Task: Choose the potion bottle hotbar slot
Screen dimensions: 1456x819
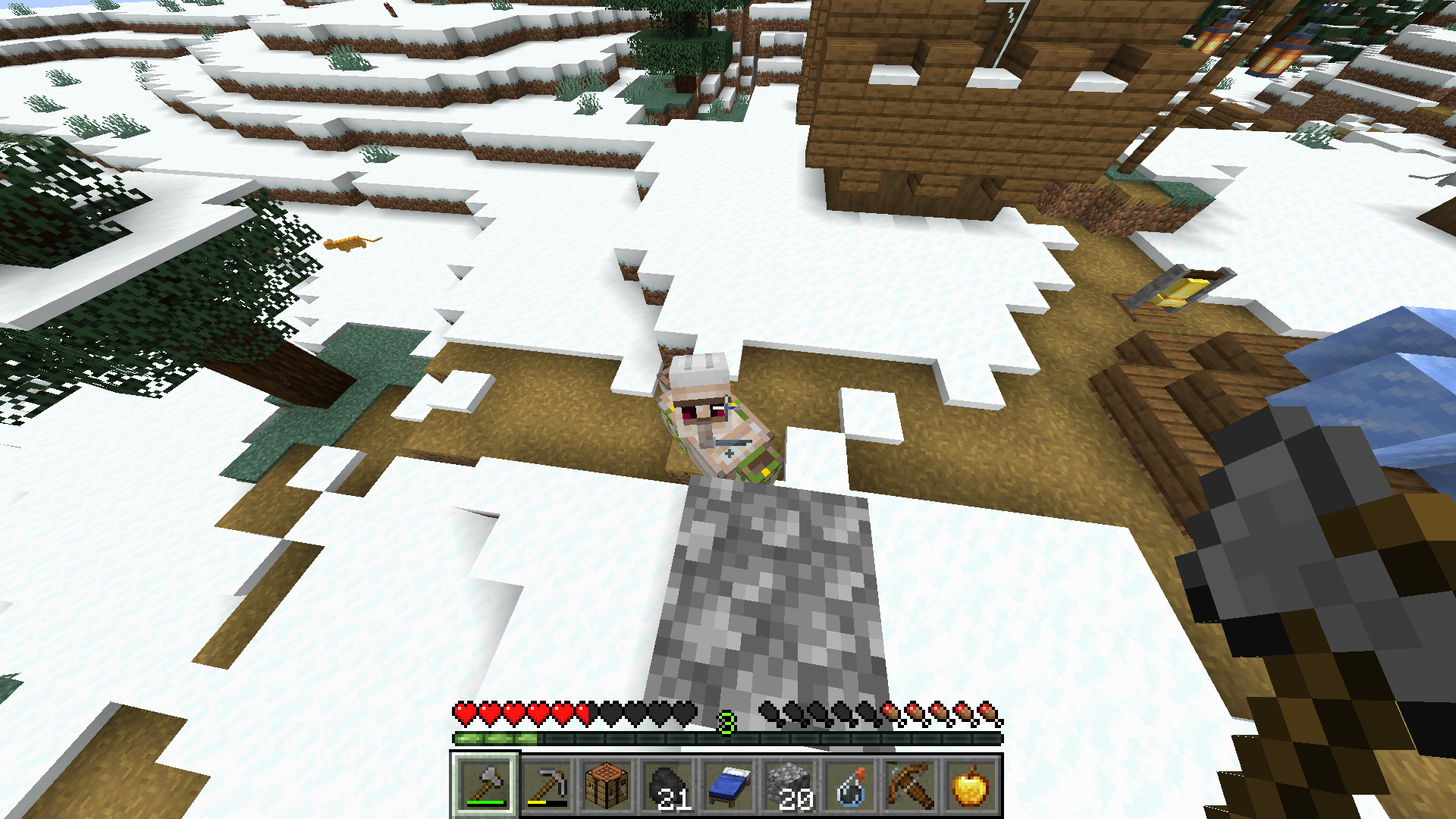Action: tap(849, 785)
